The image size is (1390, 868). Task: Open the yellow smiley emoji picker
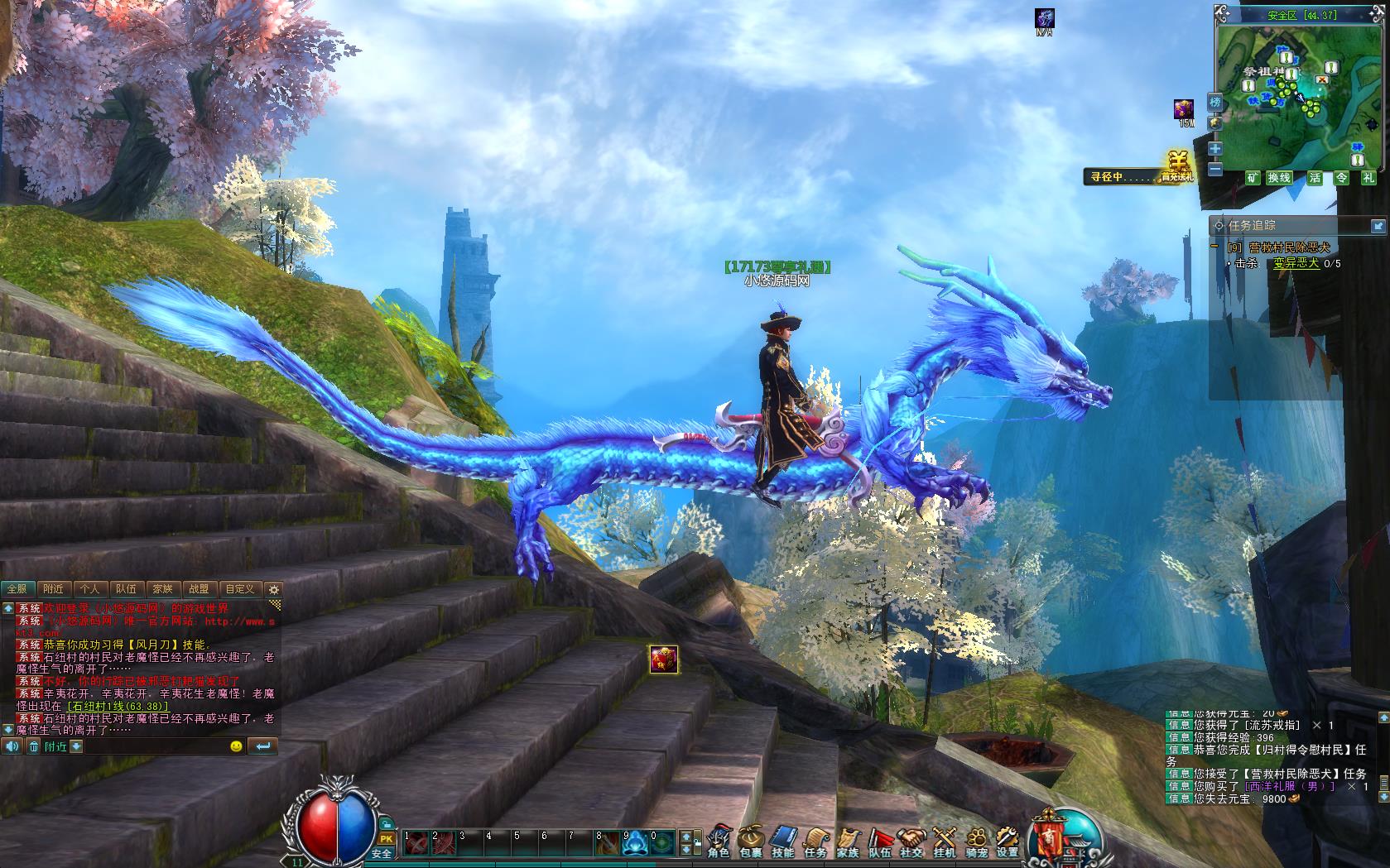[x=236, y=746]
